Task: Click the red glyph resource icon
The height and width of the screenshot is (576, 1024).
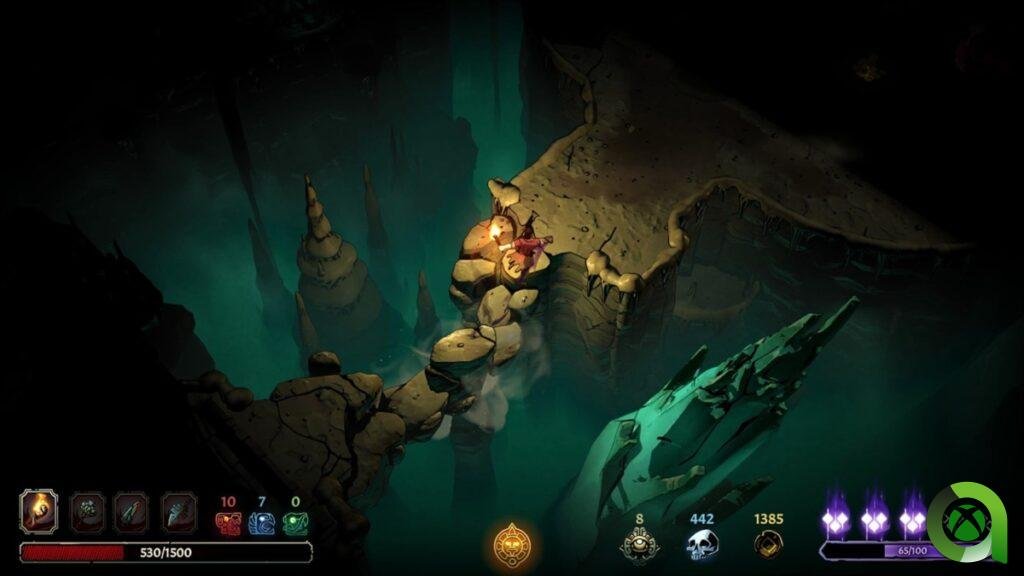Action: (227, 523)
